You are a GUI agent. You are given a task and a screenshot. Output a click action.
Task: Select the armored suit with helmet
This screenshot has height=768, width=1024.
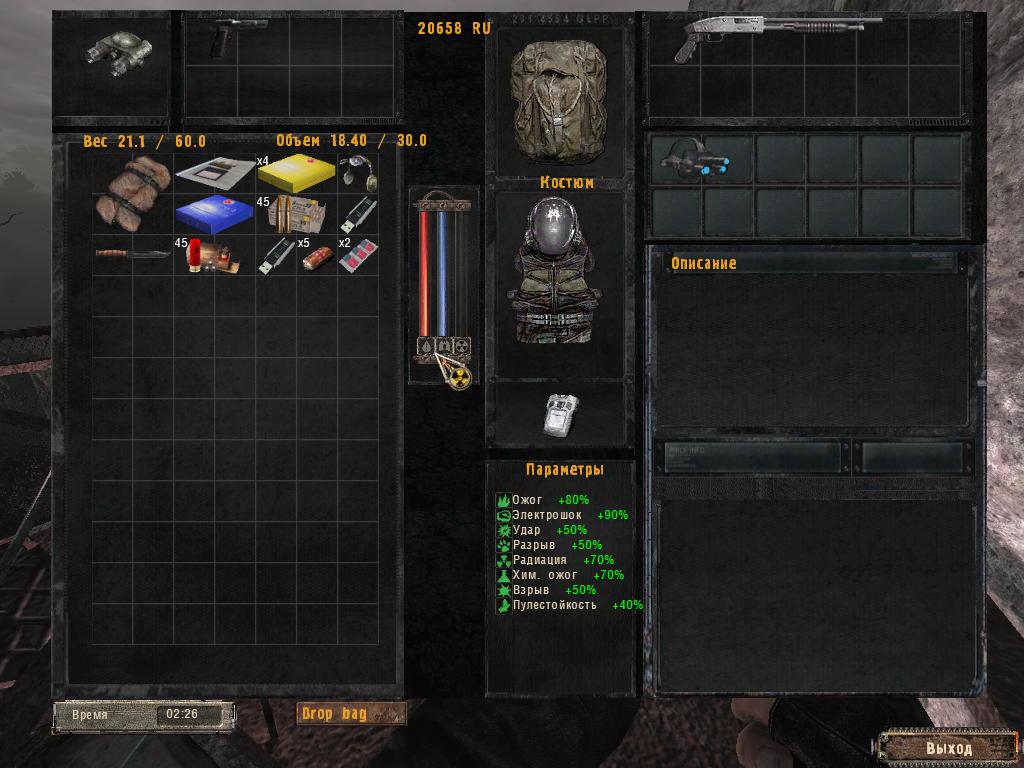coord(559,273)
